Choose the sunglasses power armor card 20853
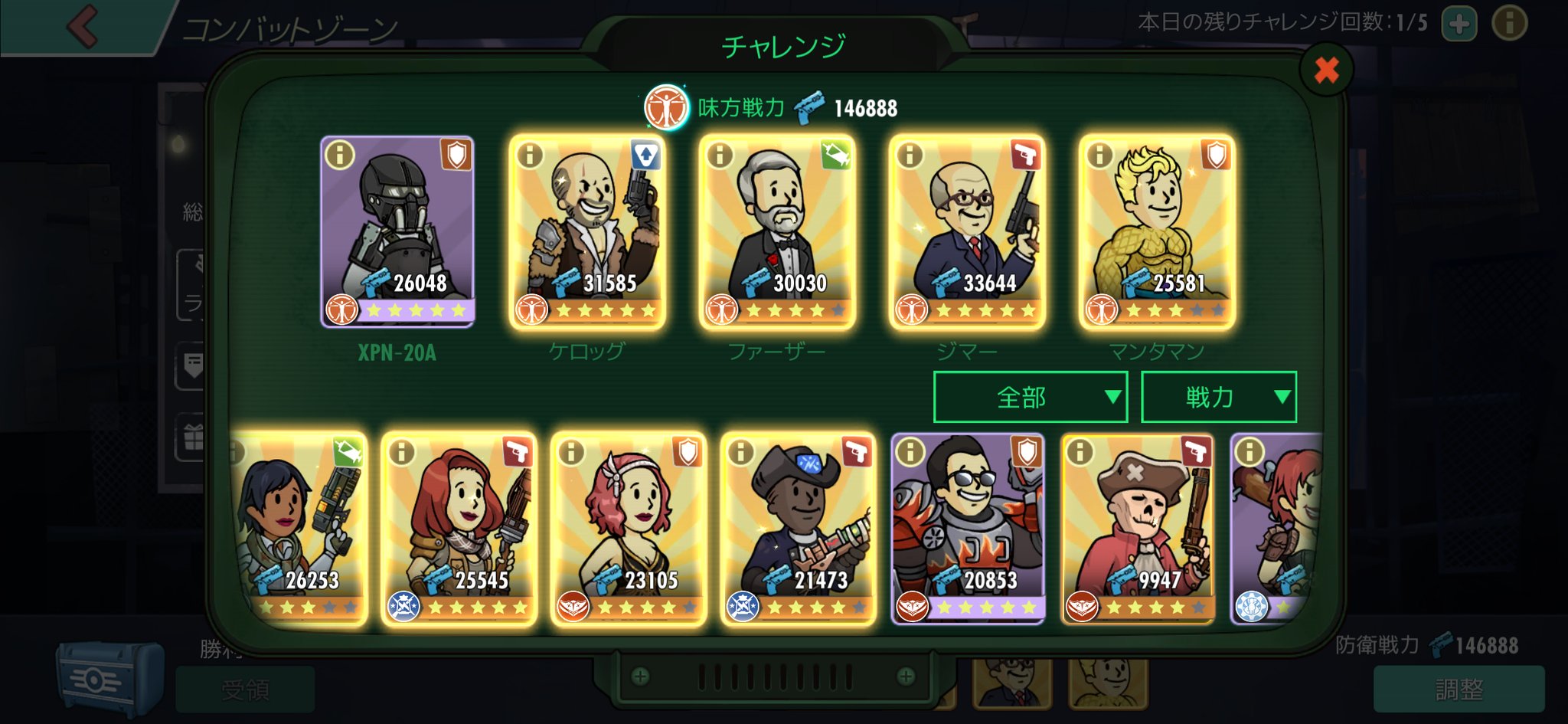Screen dimensions: 1568x724 (x=969, y=529)
